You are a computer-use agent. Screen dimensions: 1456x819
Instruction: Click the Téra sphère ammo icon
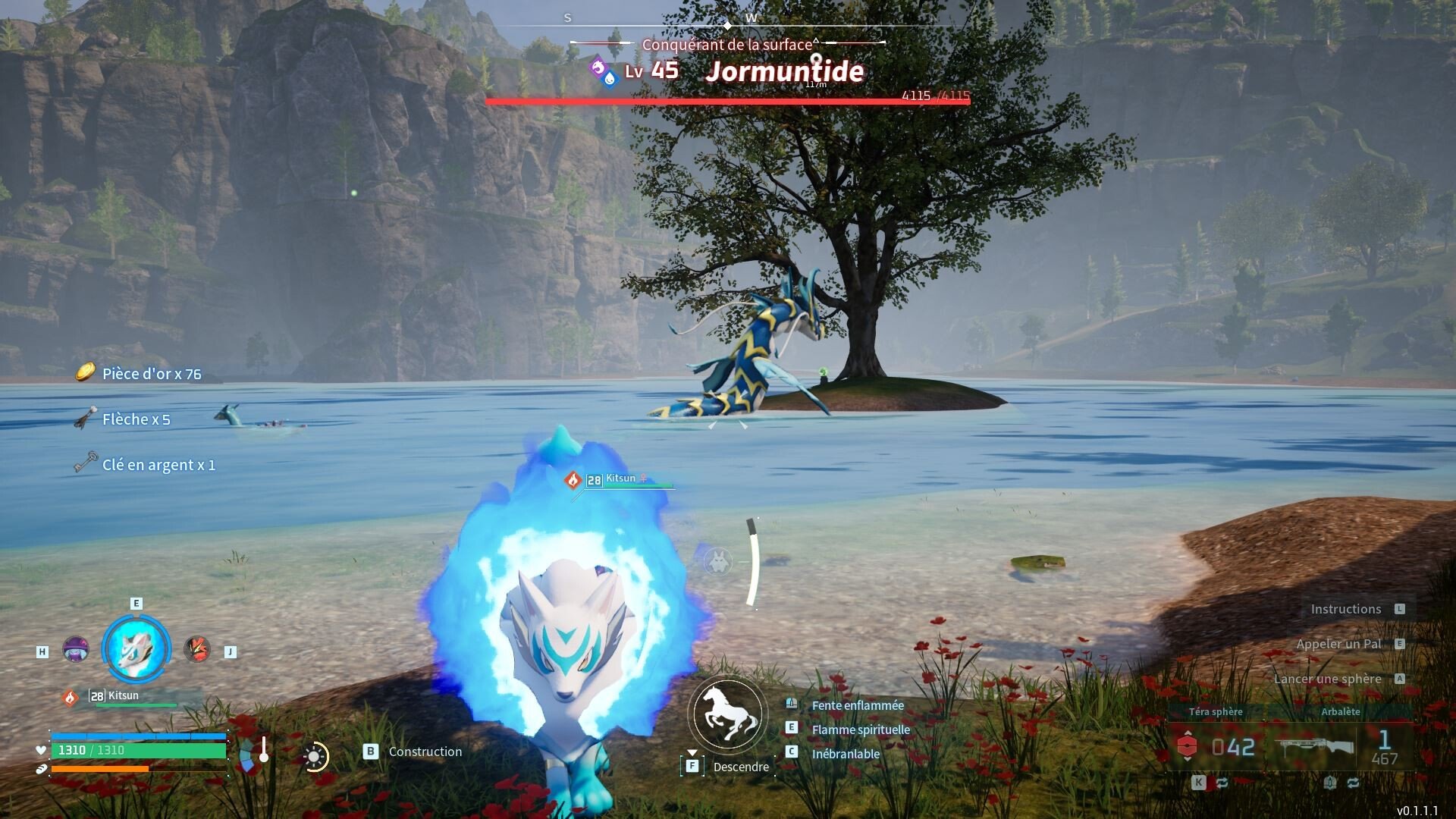[1187, 746]
